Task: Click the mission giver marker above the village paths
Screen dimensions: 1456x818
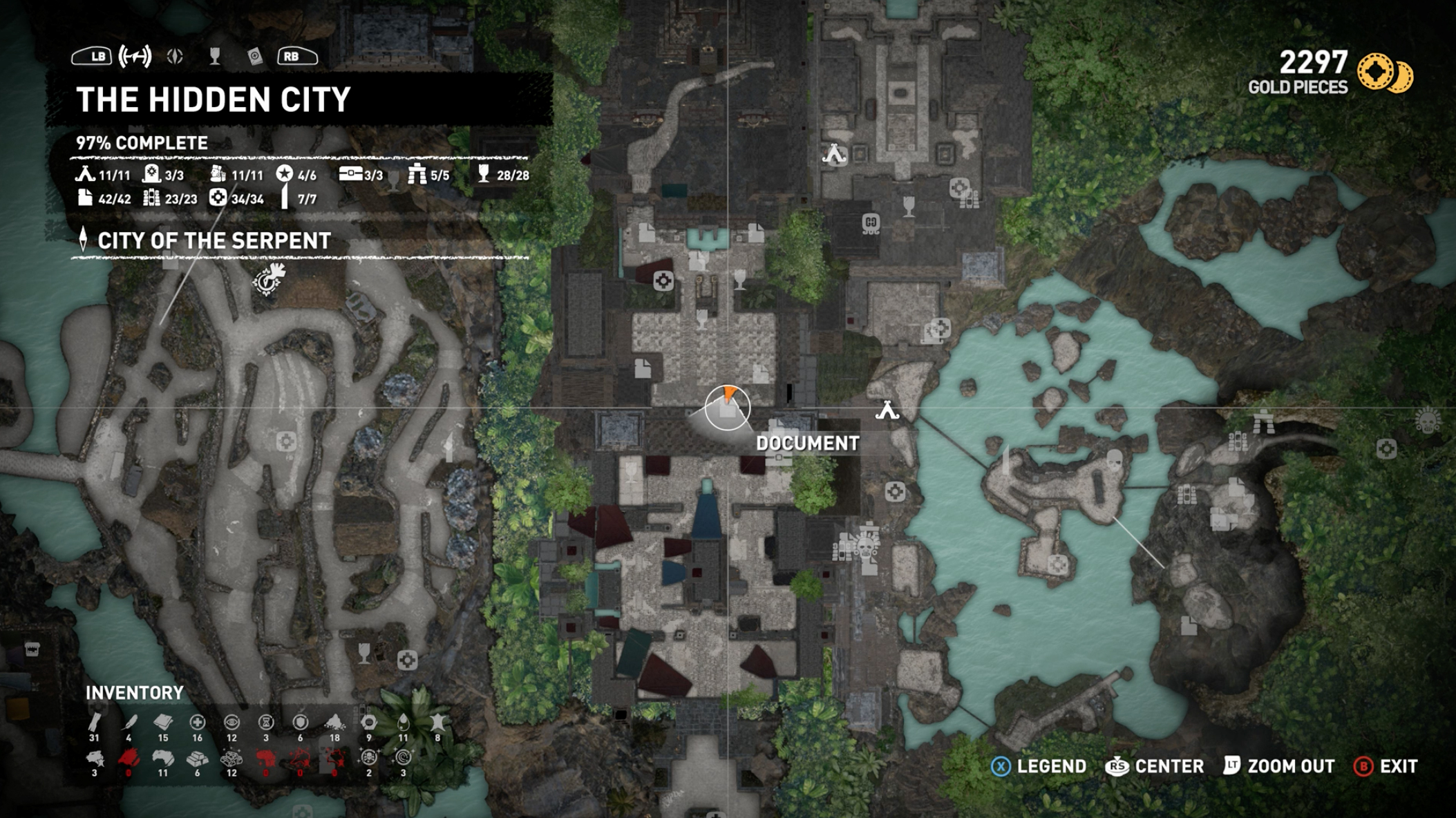Action: tap(269, 278)
